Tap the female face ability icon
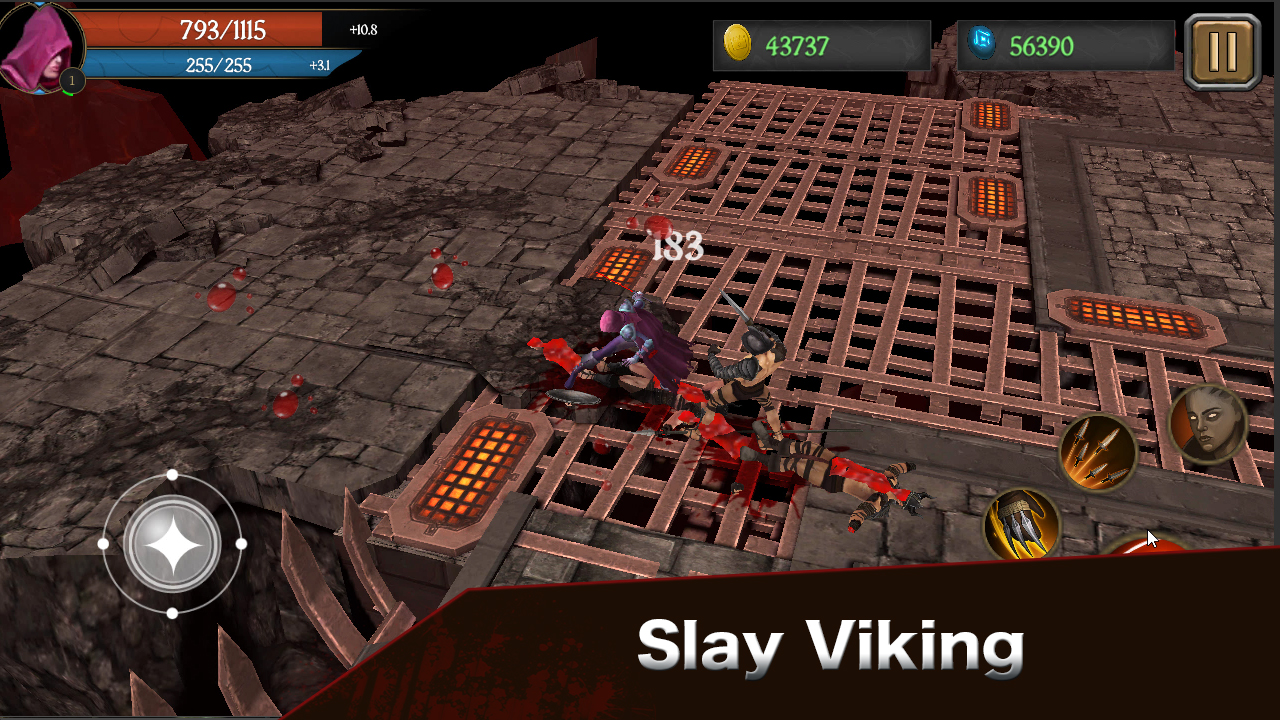The width and height of the screenshot is (1280, 720). click(1207, 423)
